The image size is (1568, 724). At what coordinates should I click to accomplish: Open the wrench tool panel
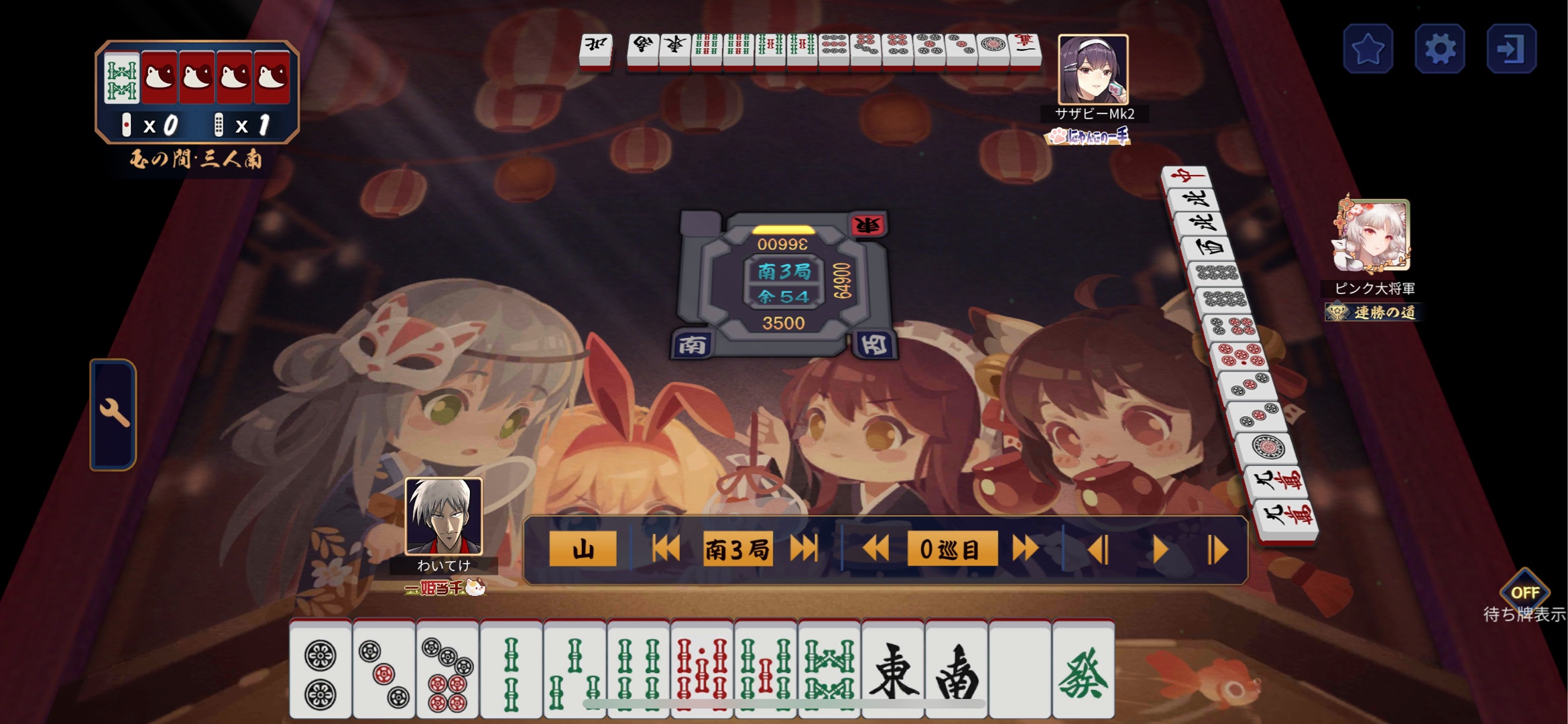[x=114, y=414]
